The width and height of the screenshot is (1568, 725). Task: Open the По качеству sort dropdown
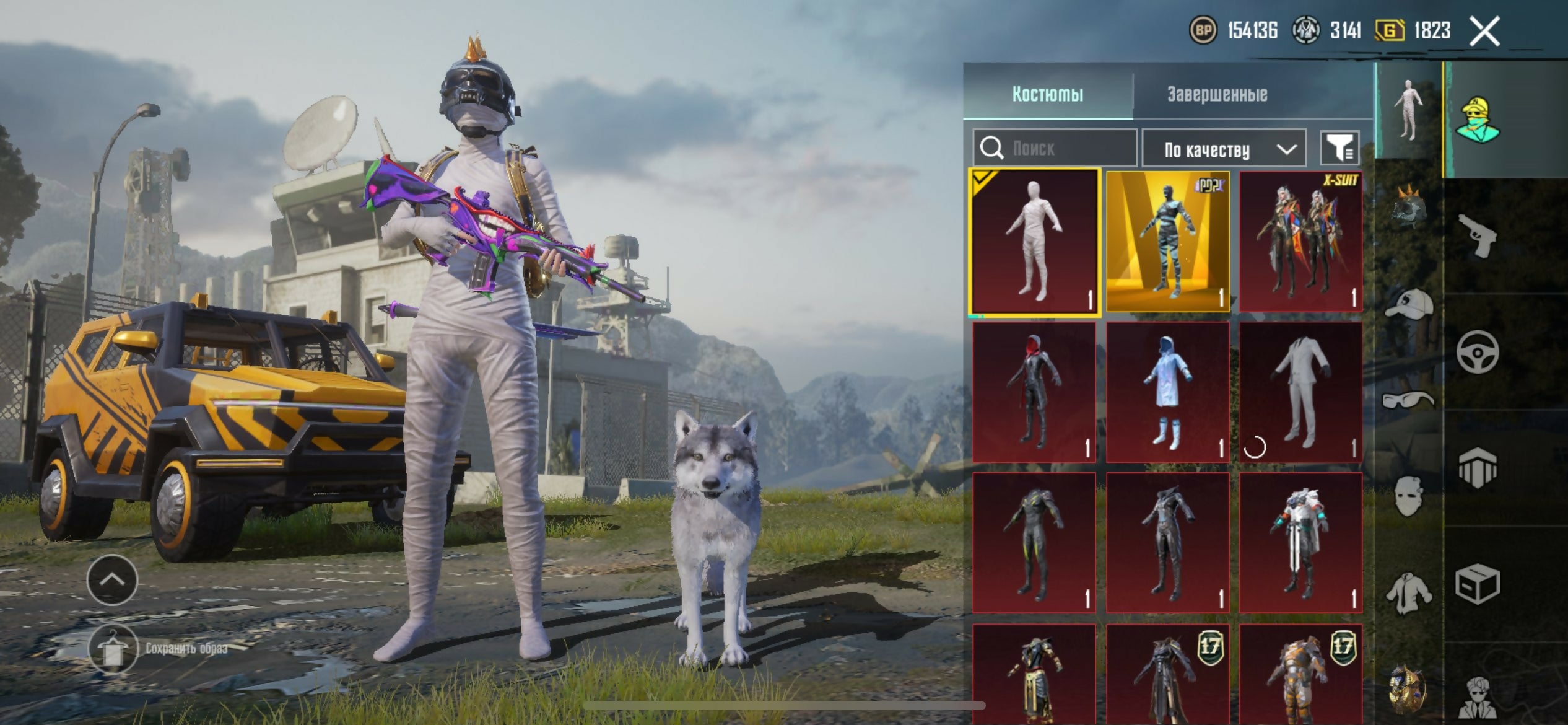(x=1224, y=149)
